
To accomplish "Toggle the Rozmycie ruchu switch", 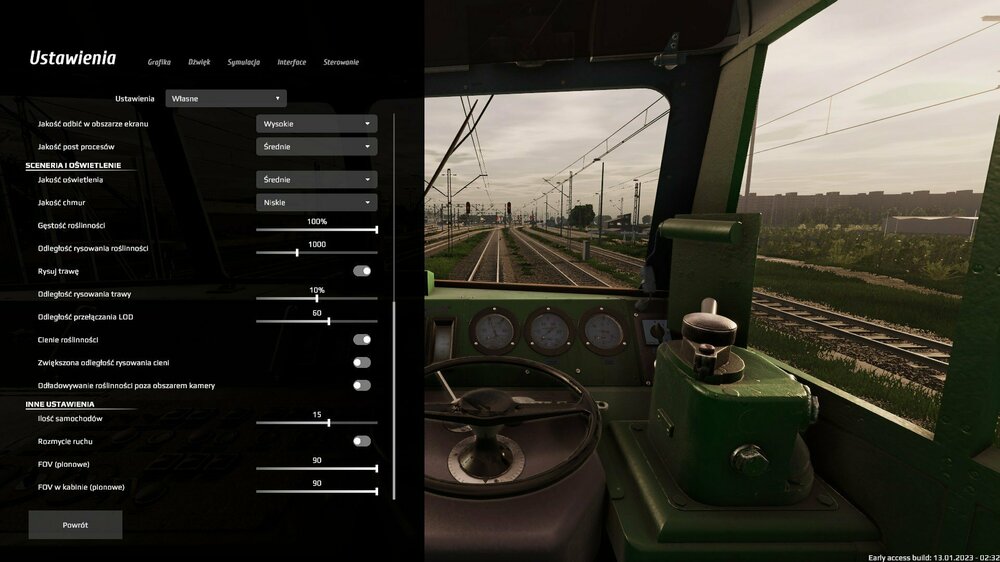I will click(x=362, y=441).
